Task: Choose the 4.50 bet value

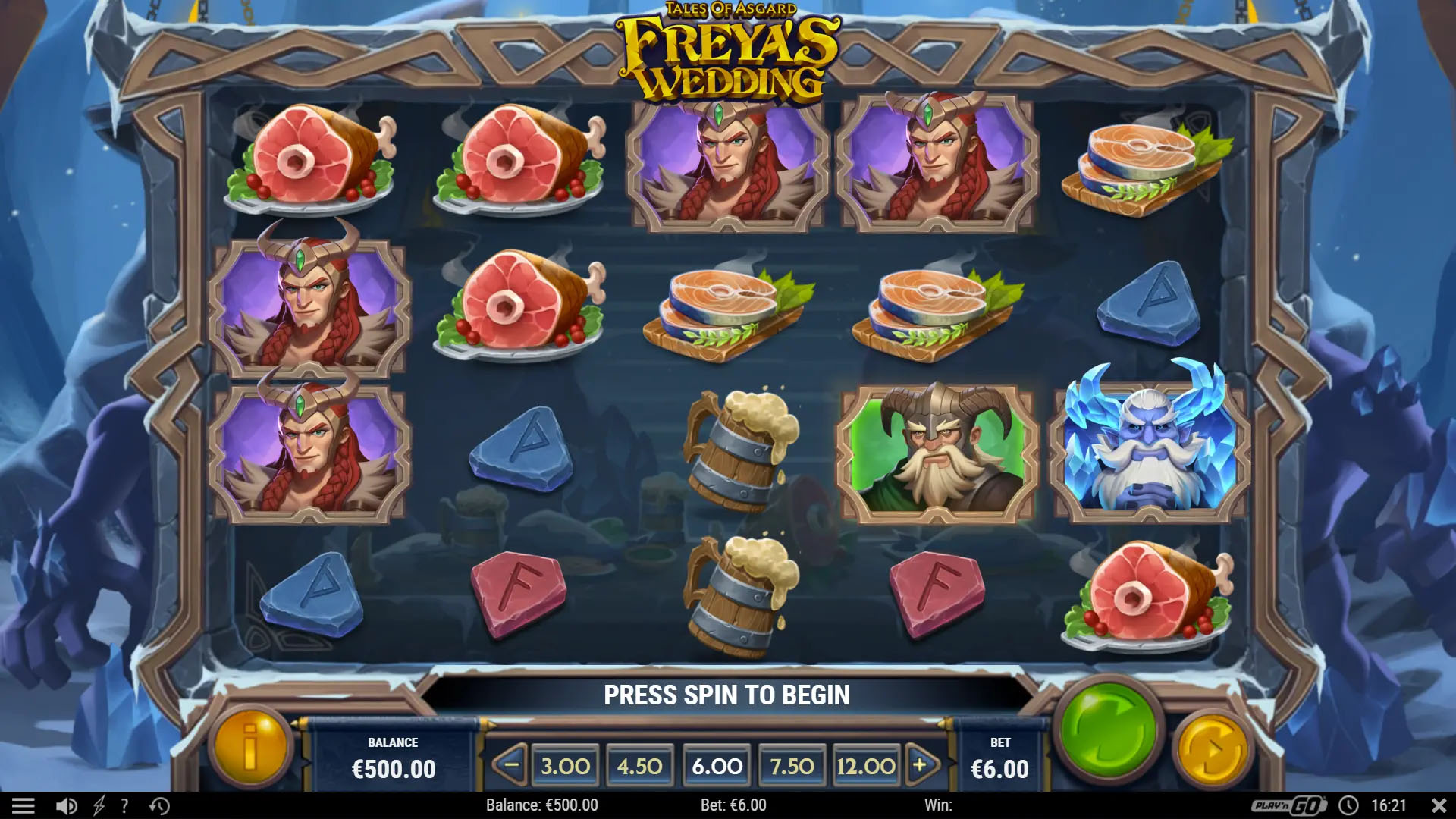Action: pos(639,766)
